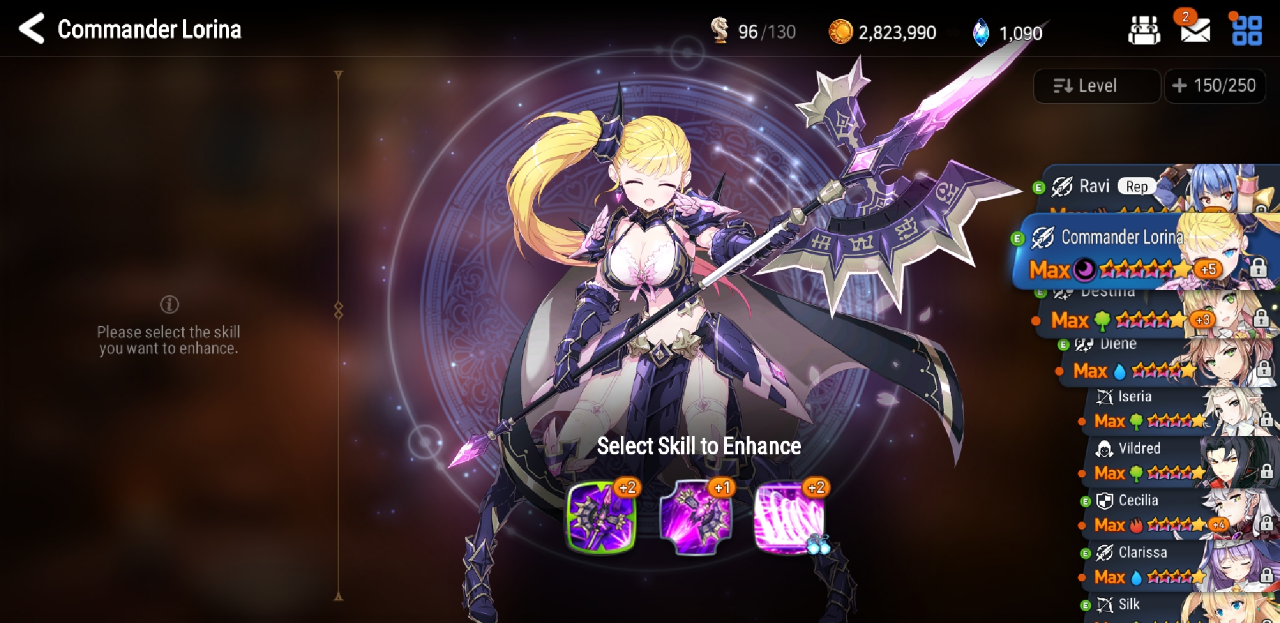
Task: Select Ravi in the hero list
Action: click(1150, 188)
